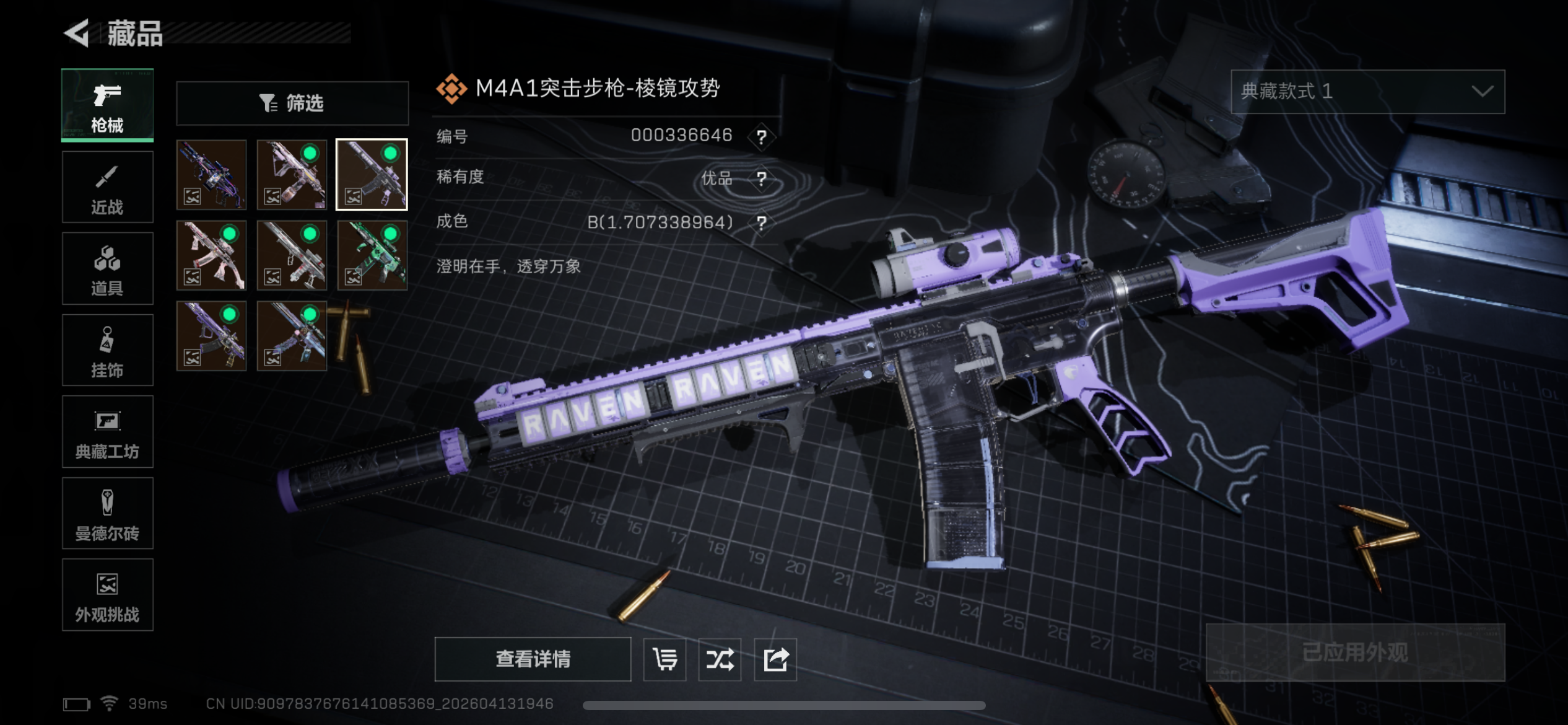1568x725 pixels.
Task: Open the 外观挑战 appearance challenge tab
Action: click(107, 595)
